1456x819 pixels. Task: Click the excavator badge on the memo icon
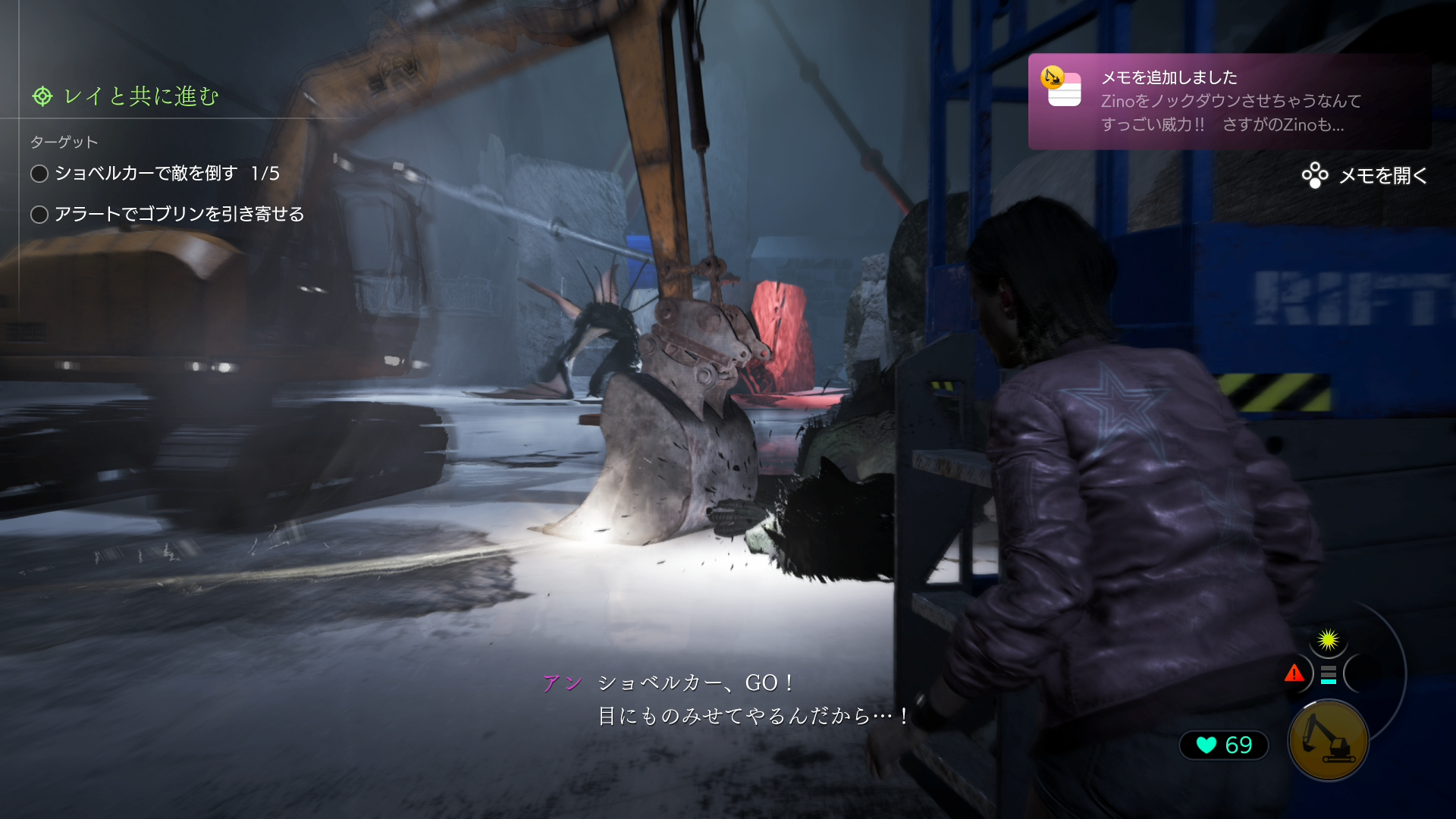point(1052,77)
